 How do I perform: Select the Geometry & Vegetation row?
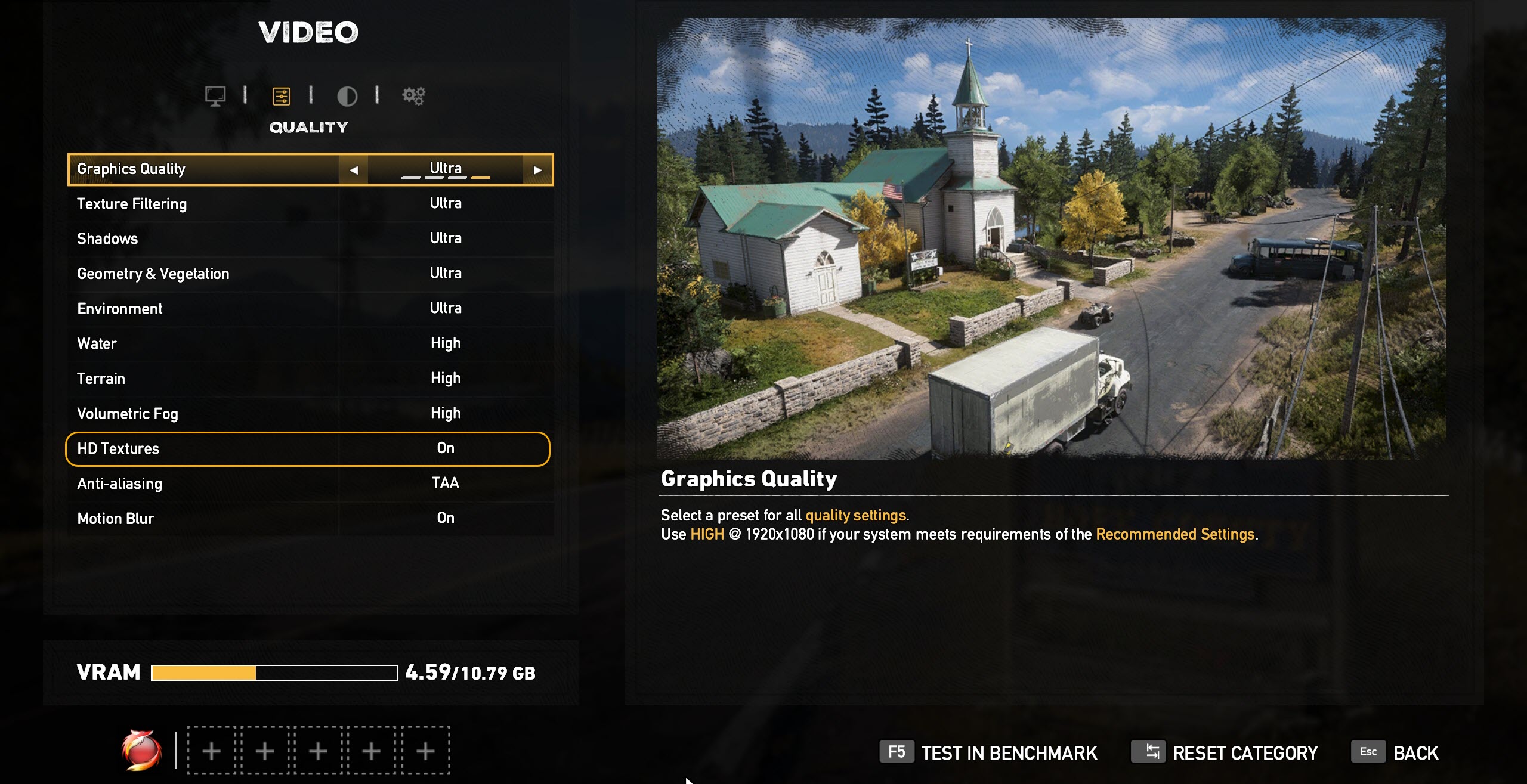coord(310,274)
